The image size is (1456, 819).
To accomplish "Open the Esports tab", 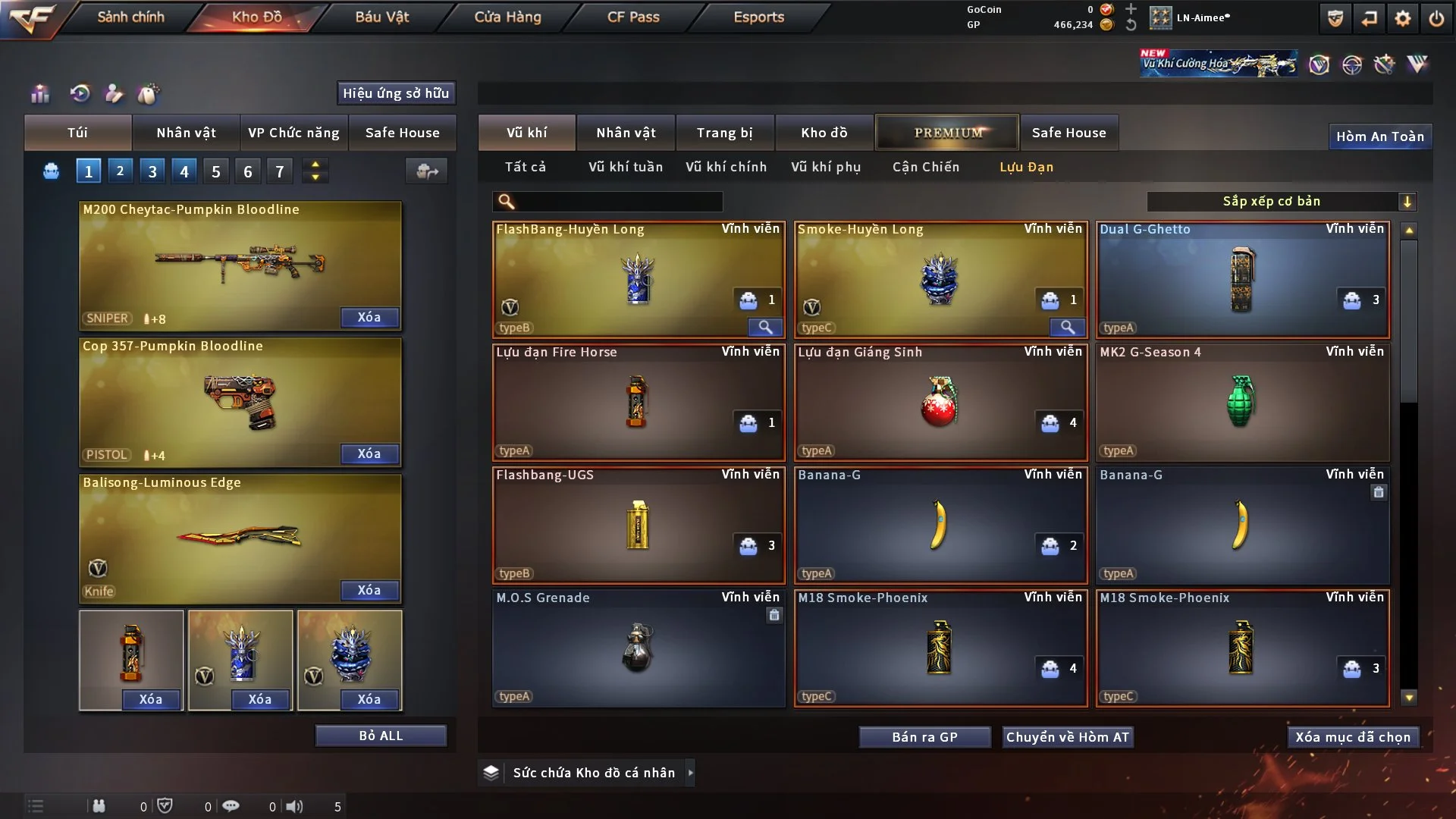I will (758, 17).
